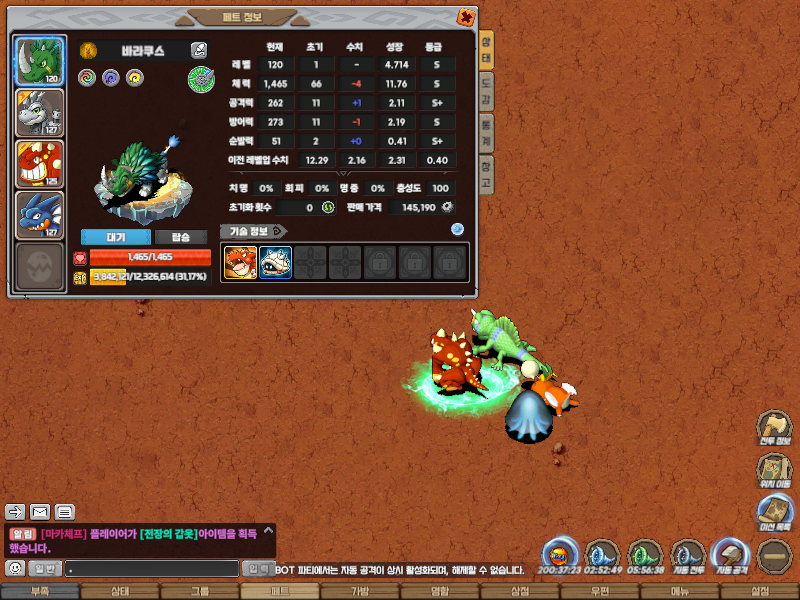800x600 pixels.
Task: Close the pet info window
Action: [x=465, y=17]
